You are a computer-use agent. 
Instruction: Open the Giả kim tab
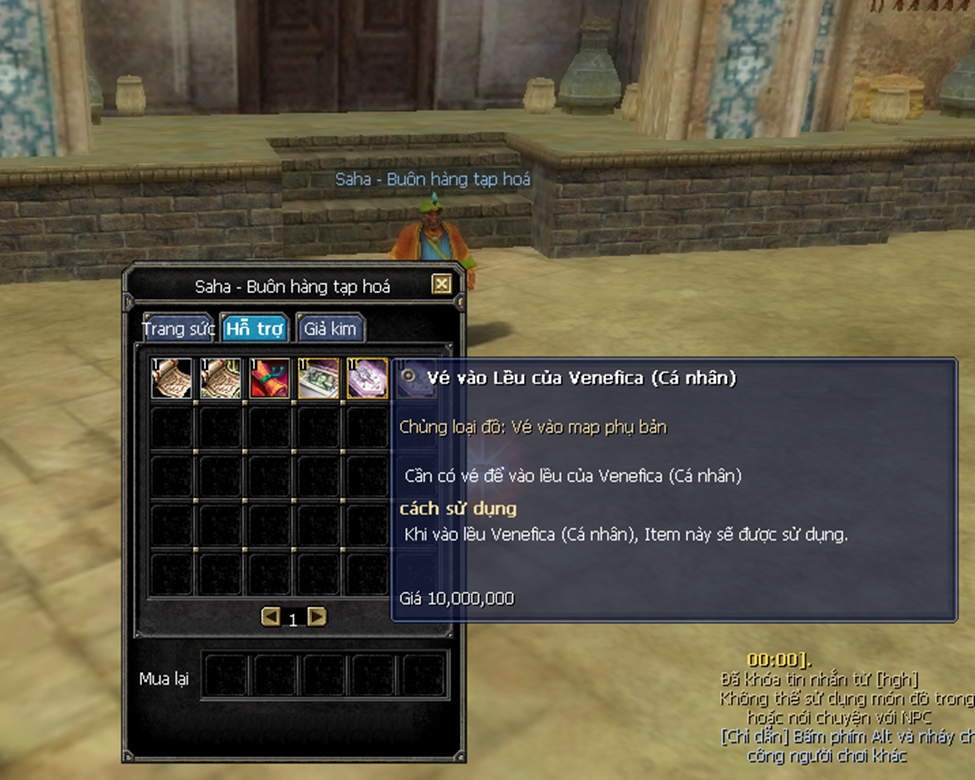(x=330, y=328)
